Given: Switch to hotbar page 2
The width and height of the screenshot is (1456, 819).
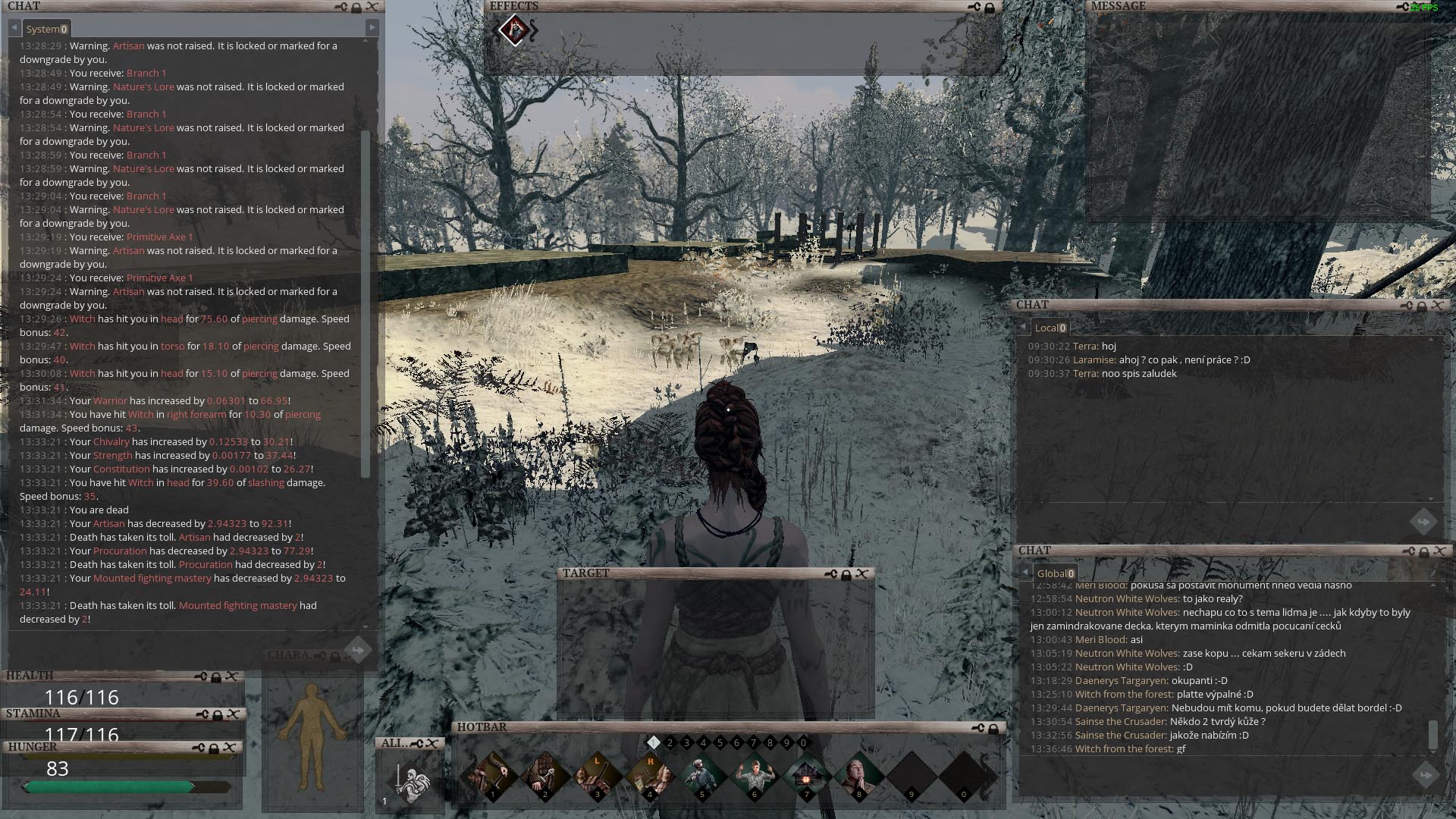Looking at the screenshot, I should tap(670, 743).
